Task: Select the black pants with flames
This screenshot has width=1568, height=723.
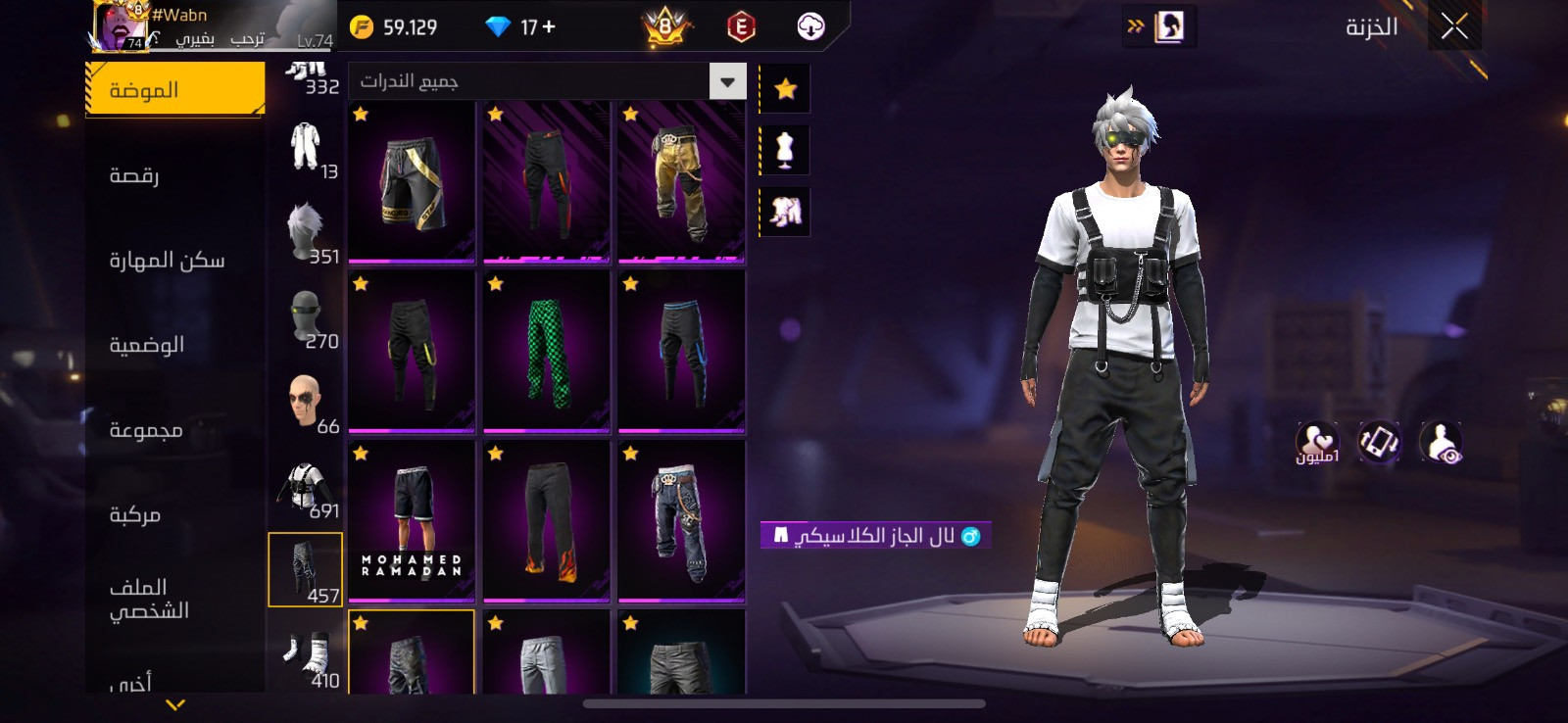Action: click(x=547, y=520)
